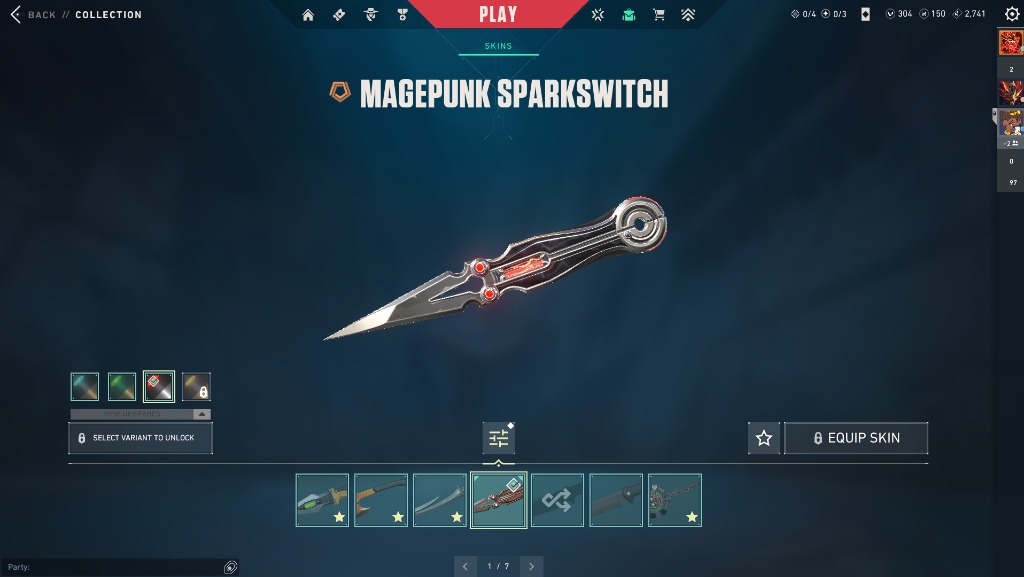Click the Equip Skin button

point(856,438)
